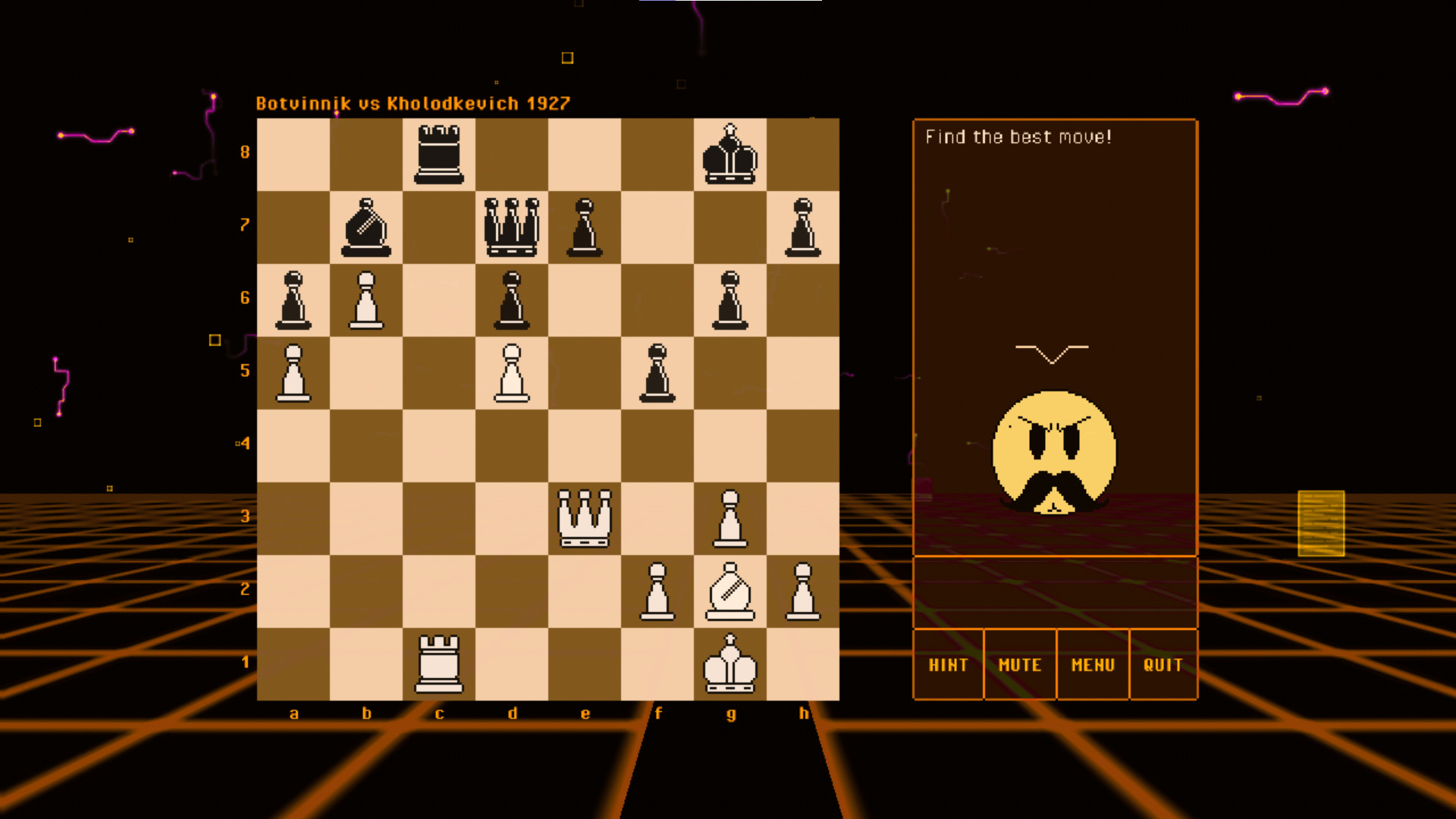1456x819 pixels.
Task: Select the black rook on c8
Action: 440,152
